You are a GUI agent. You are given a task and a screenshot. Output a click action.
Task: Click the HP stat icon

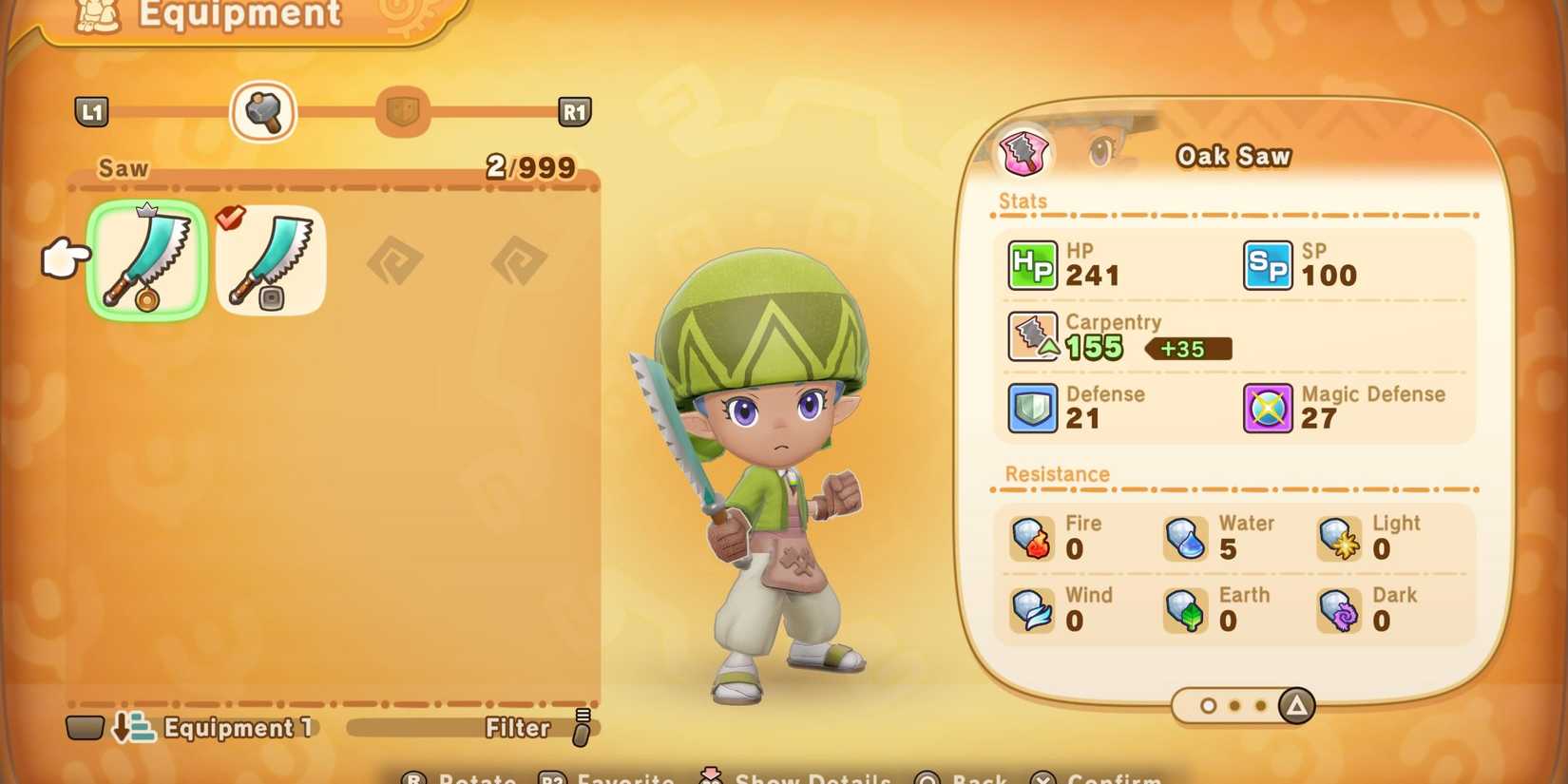(1033, 265)
